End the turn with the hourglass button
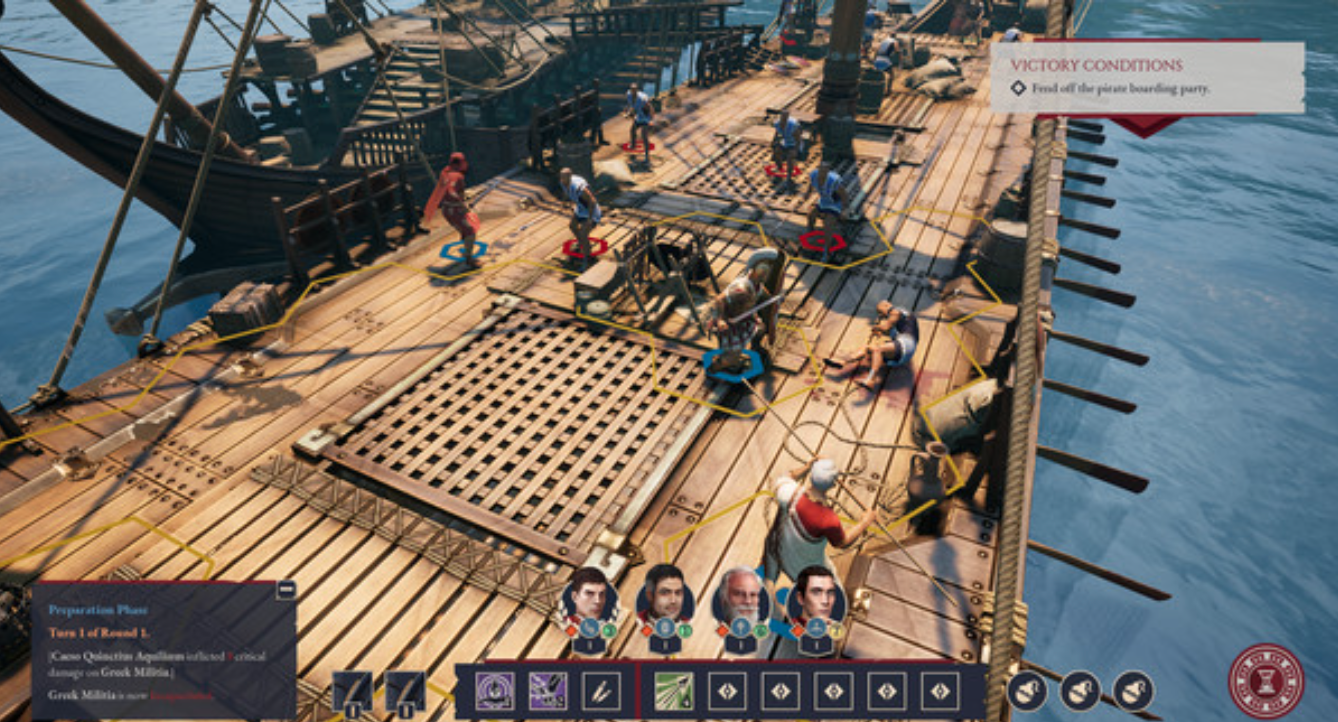Viewport: 1338px width, 722px height. pos(1266,681)
